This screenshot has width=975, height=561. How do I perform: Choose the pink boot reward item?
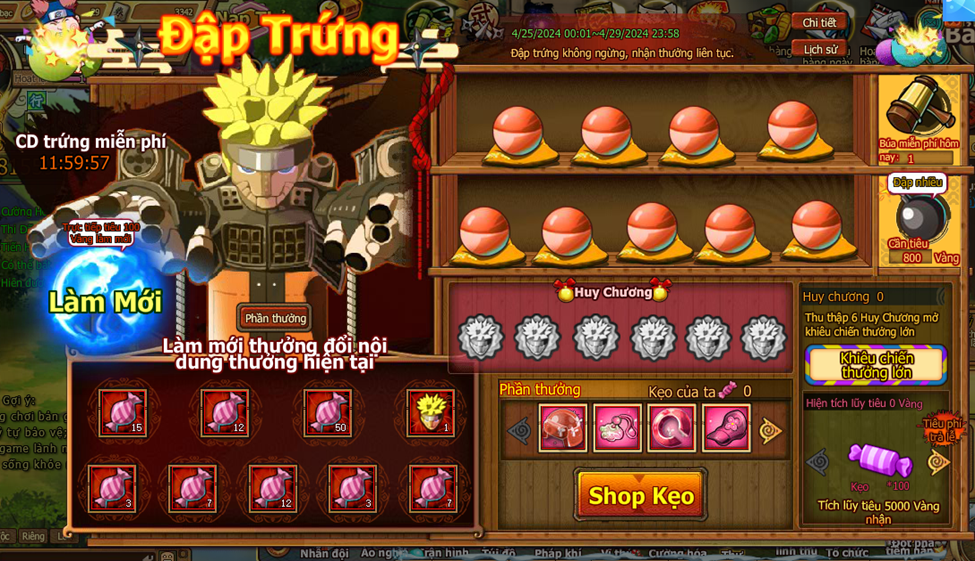[725, 428]
